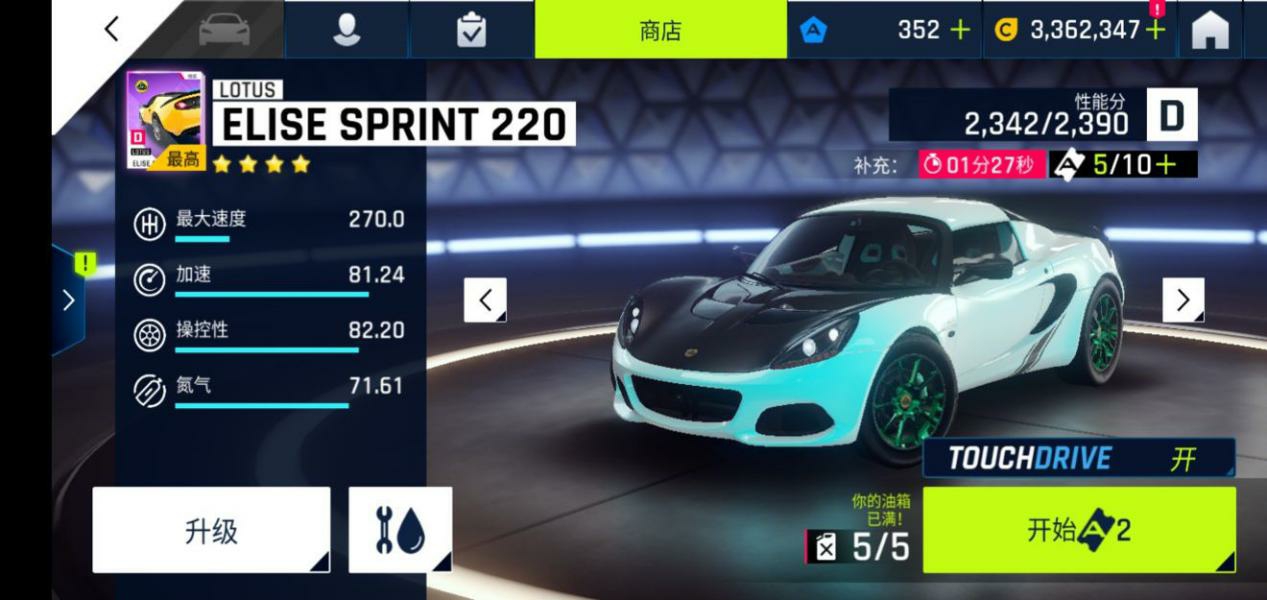
Task: Toggle the TouchDrive switch
Action: coord(1078,459)
